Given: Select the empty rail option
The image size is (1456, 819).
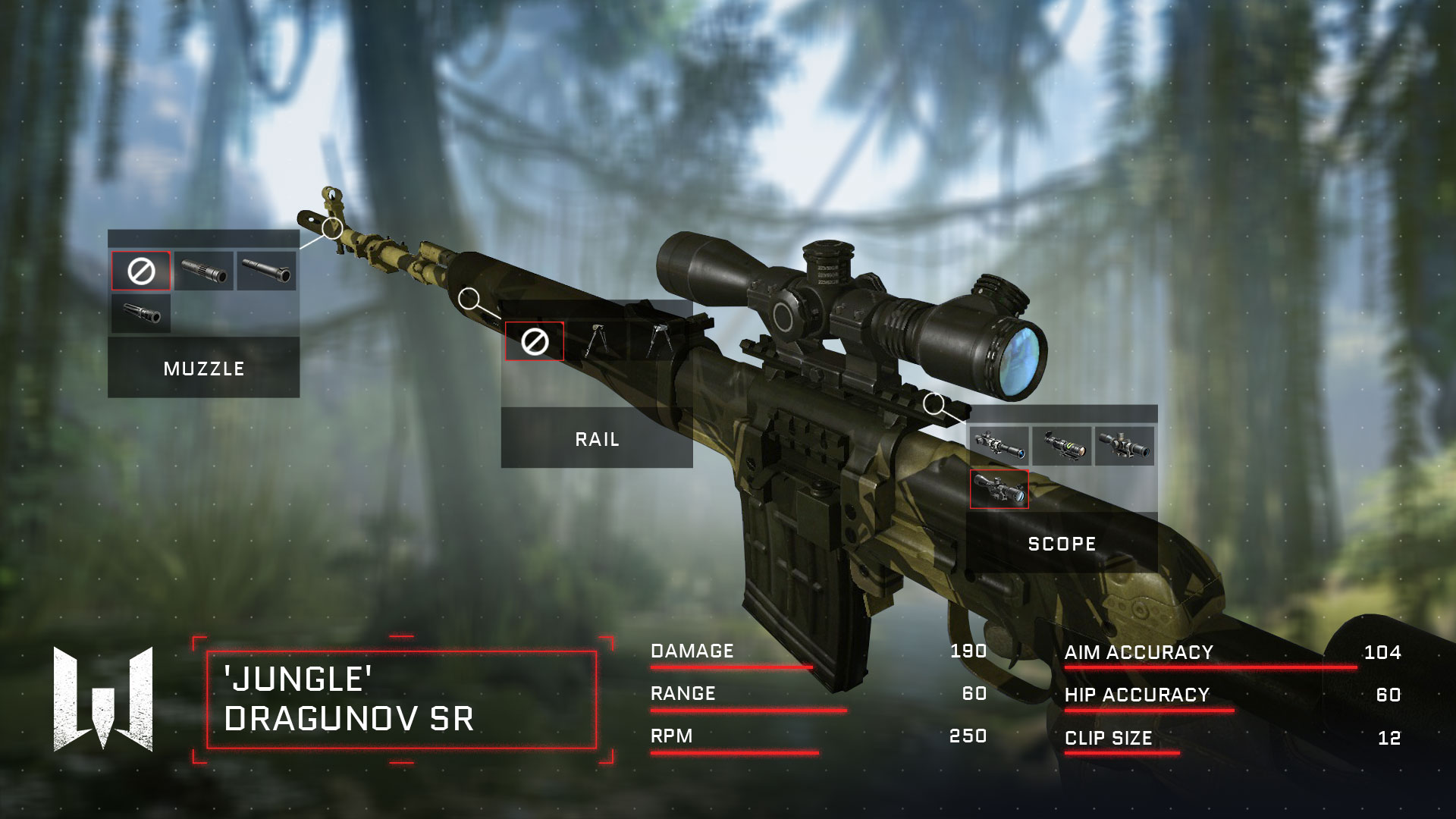Looking at the screenshot, I should click(x=535, y=342).
